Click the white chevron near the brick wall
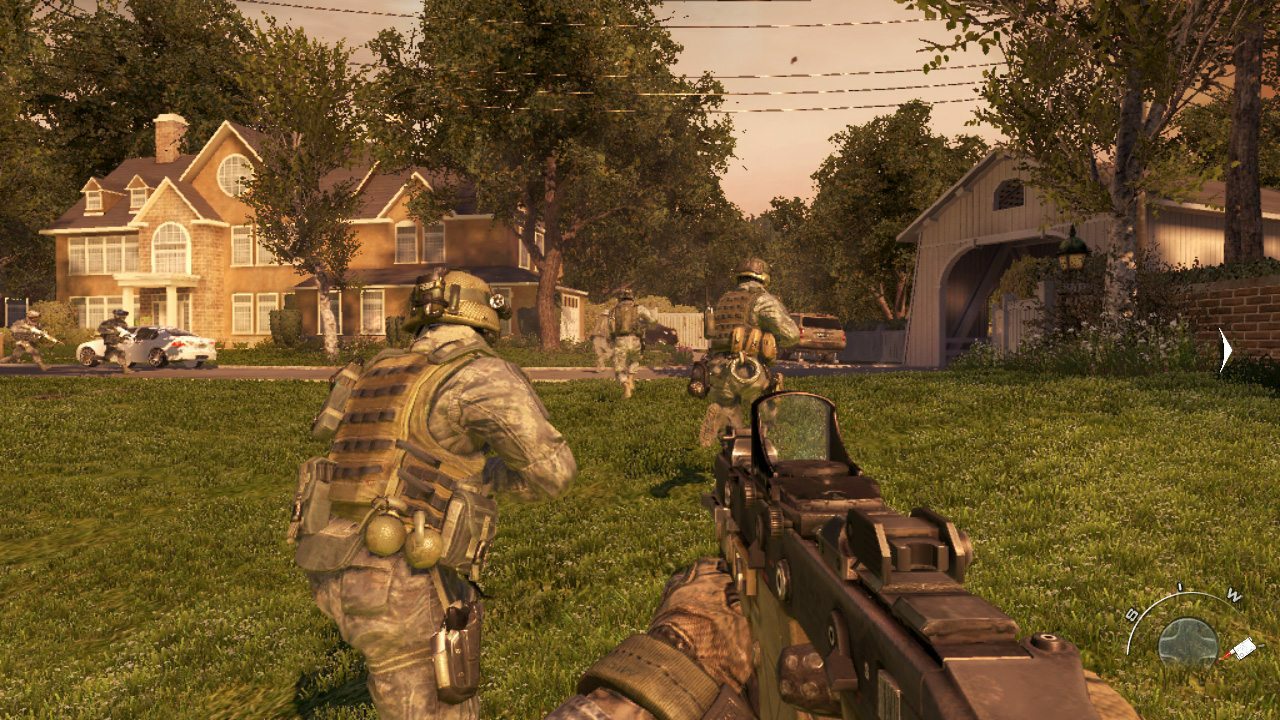1280x720 pixels. pyautogui.click(x=1222, y=350)
